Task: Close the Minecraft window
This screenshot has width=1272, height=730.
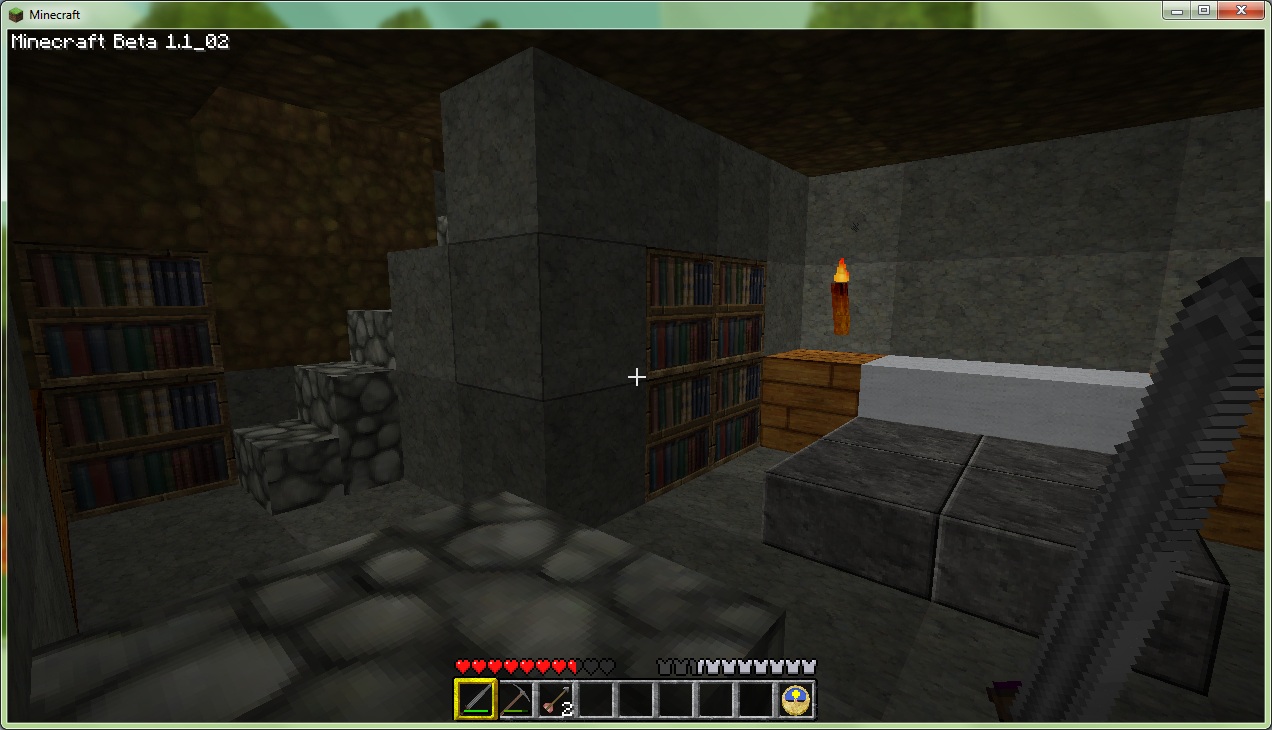Action: [x=1241, y=10]
